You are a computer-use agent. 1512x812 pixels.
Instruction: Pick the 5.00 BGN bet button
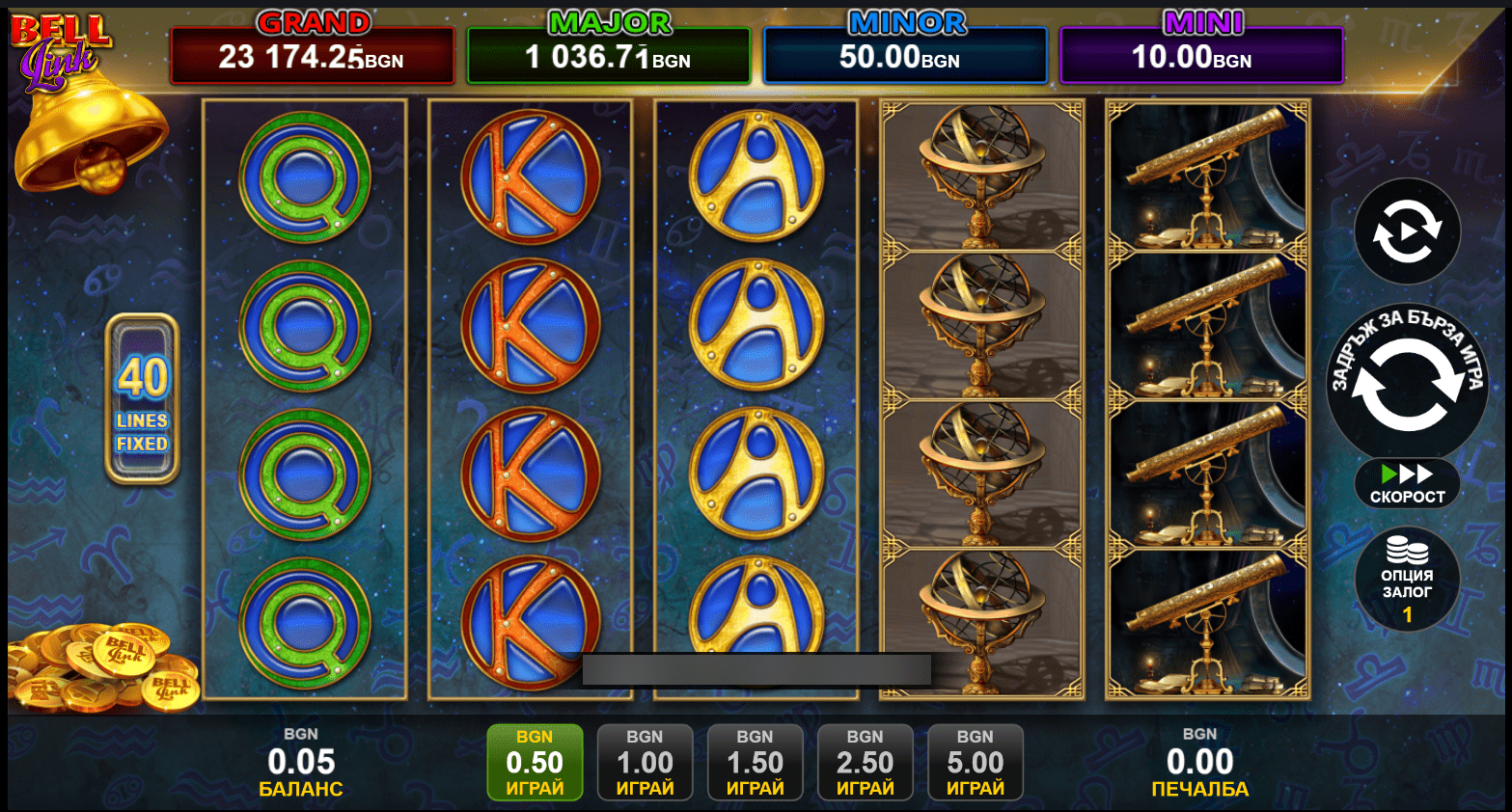975,762
